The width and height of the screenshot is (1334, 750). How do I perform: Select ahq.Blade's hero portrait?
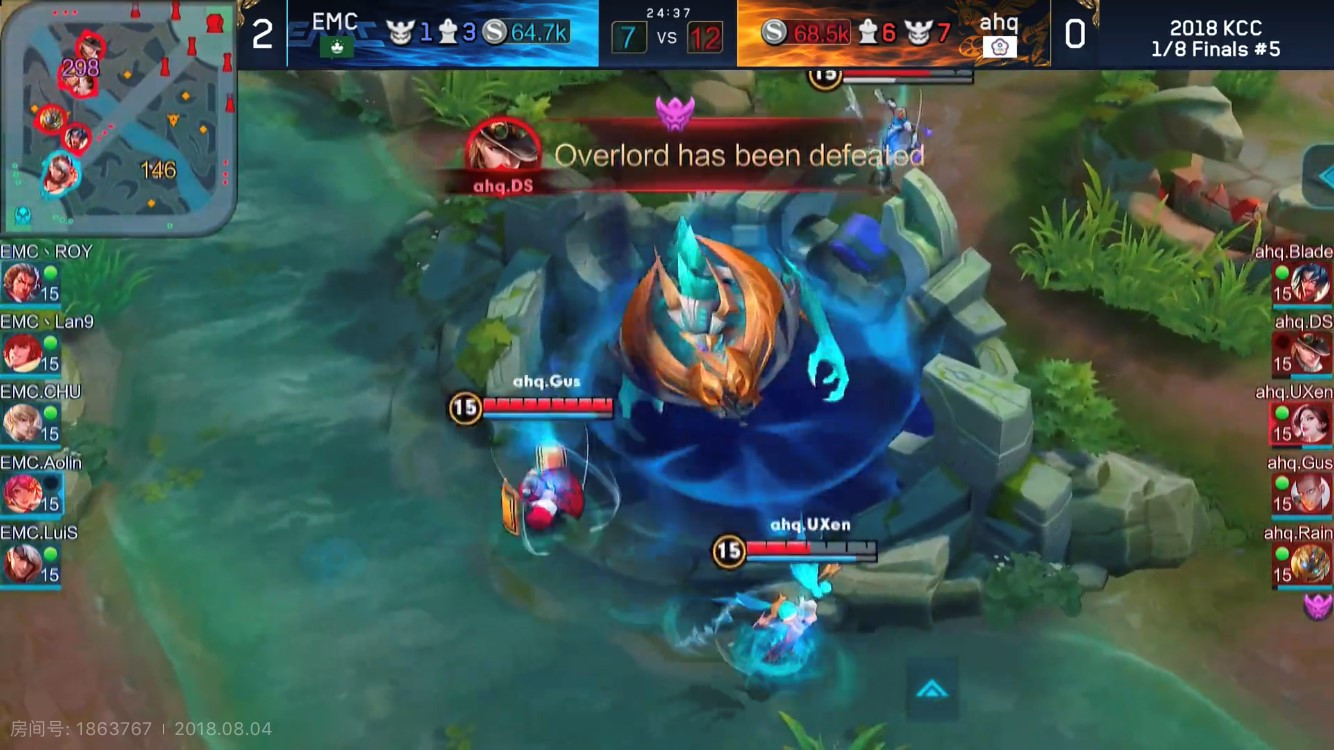(1310, 283)
